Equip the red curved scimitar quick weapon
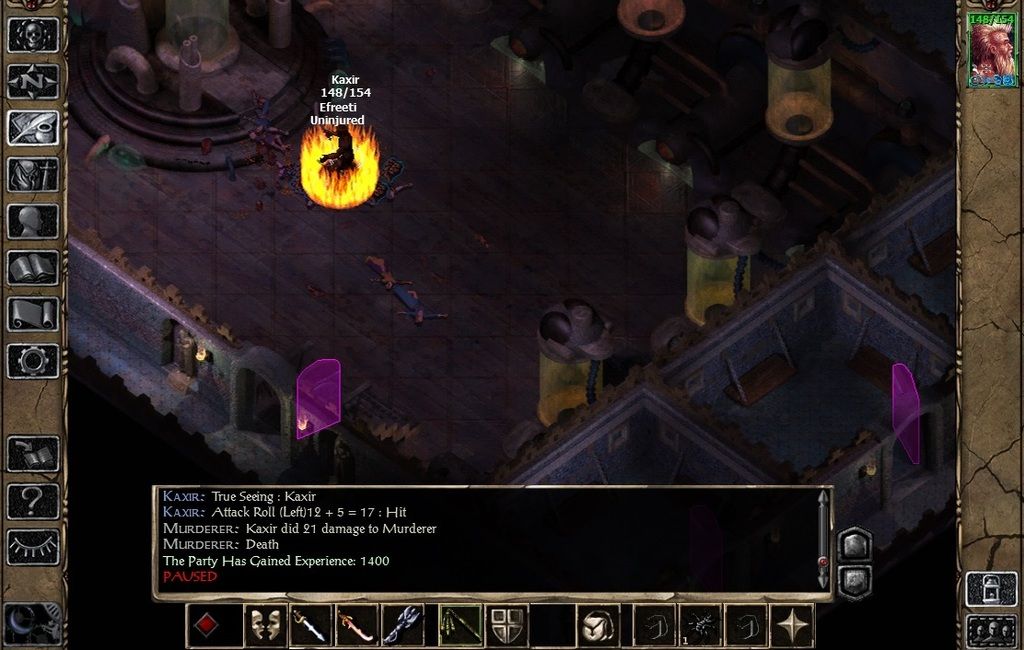Viewport: 1024px width, 650px height. [356, 626]
